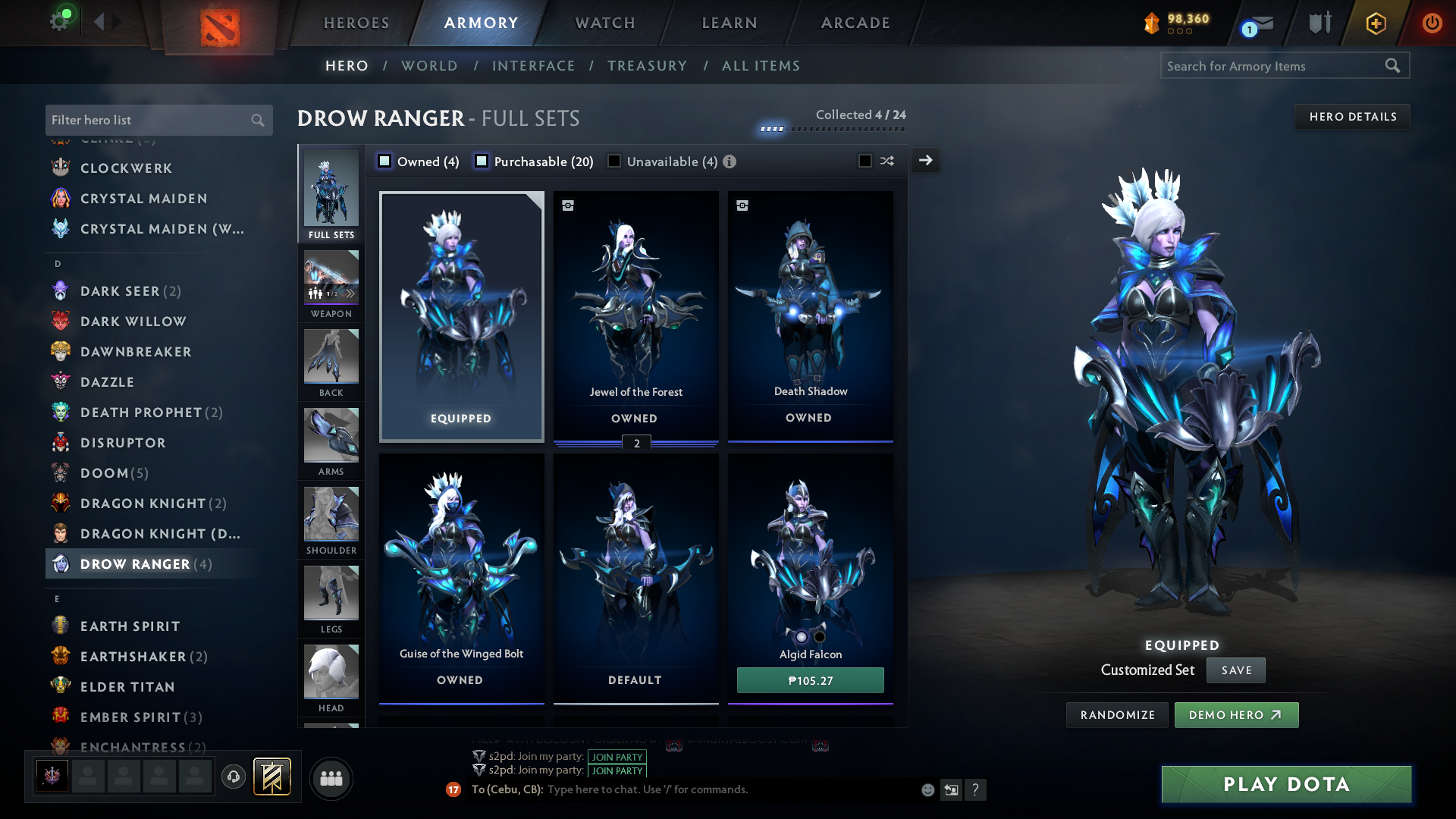Viewport: 1456px width, 819px height.
Task: Click the armory item search field
Action: point(1274,66)
